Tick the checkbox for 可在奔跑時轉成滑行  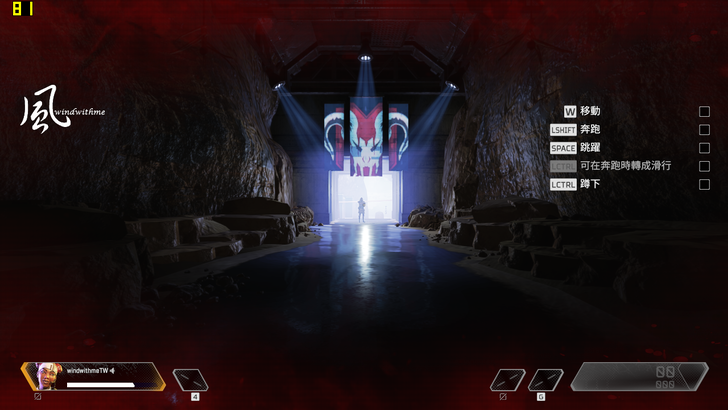(704, 166)
